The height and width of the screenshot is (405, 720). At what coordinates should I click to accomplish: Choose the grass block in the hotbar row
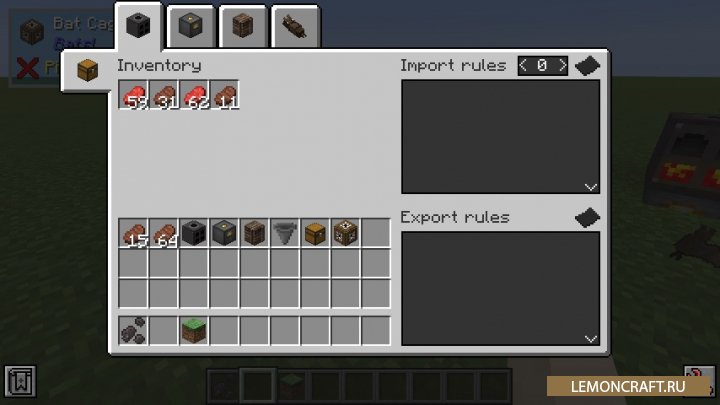pyautogui.click(x=194, y=329)
